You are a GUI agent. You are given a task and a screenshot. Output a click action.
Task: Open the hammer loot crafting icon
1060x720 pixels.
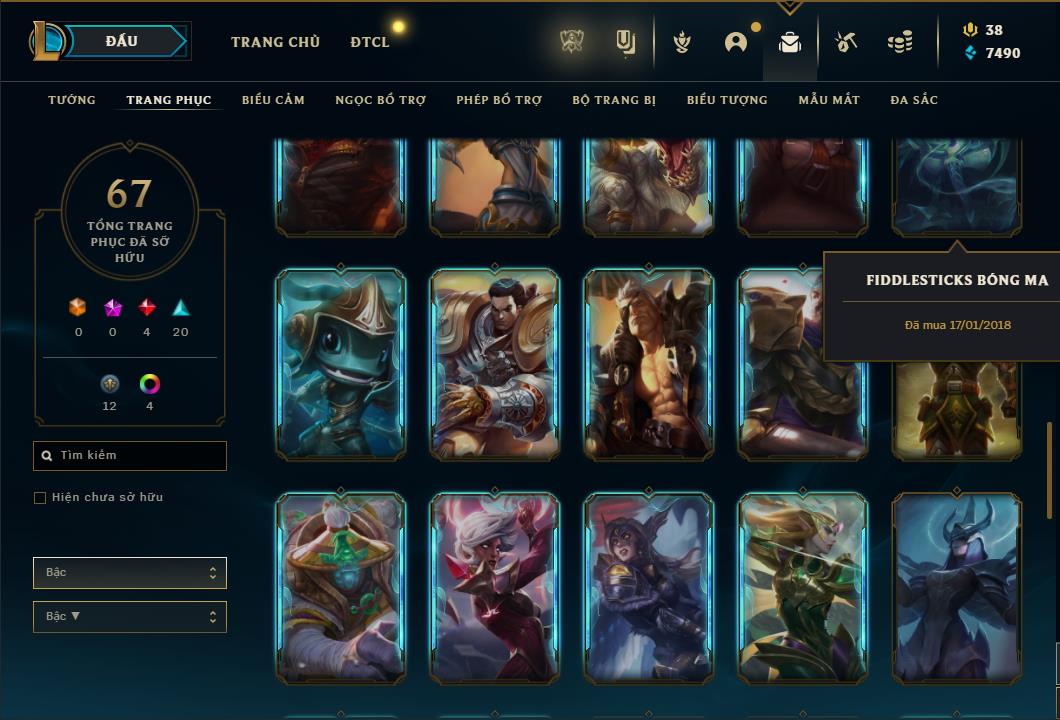click(846, 42)
